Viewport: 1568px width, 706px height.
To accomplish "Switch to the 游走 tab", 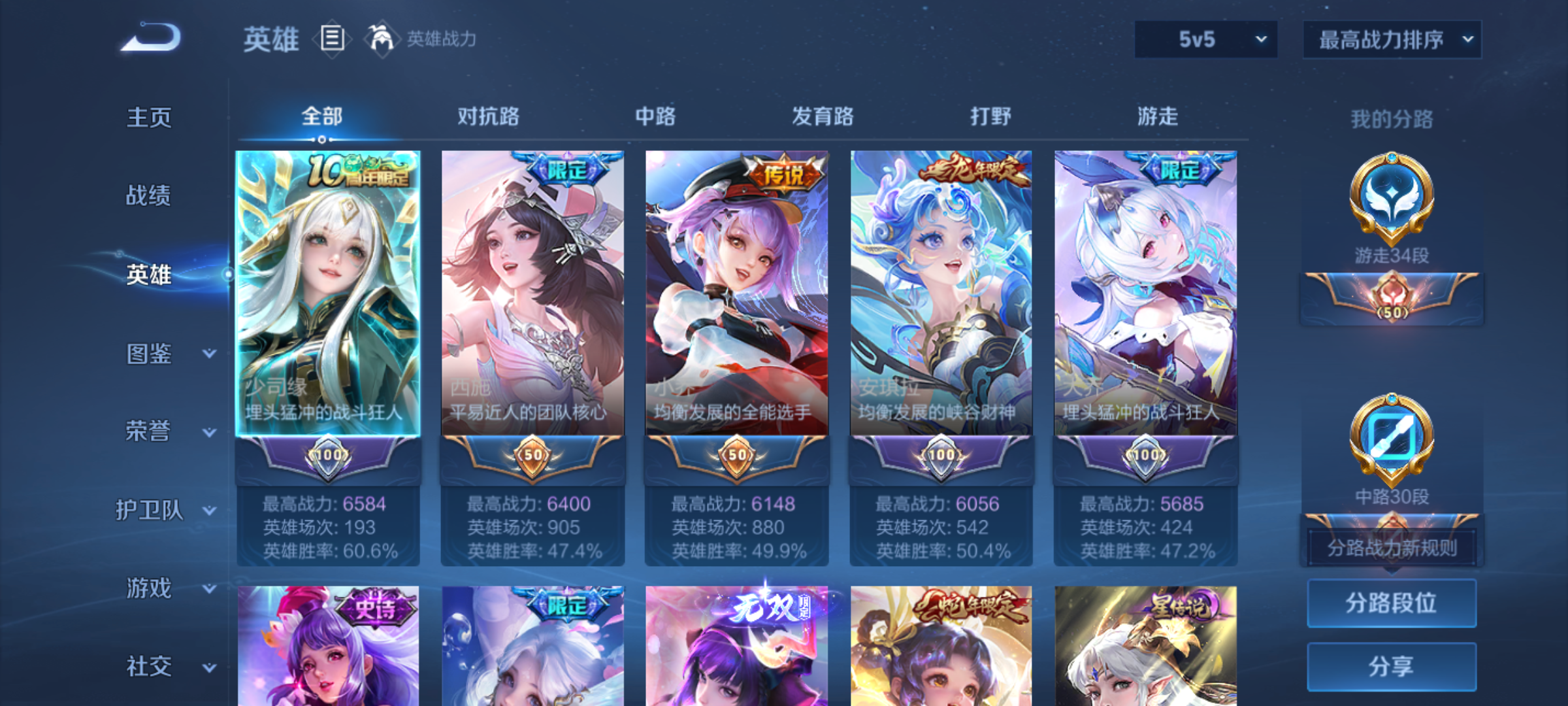I will pyautogui.click(x=1158, y=116).
